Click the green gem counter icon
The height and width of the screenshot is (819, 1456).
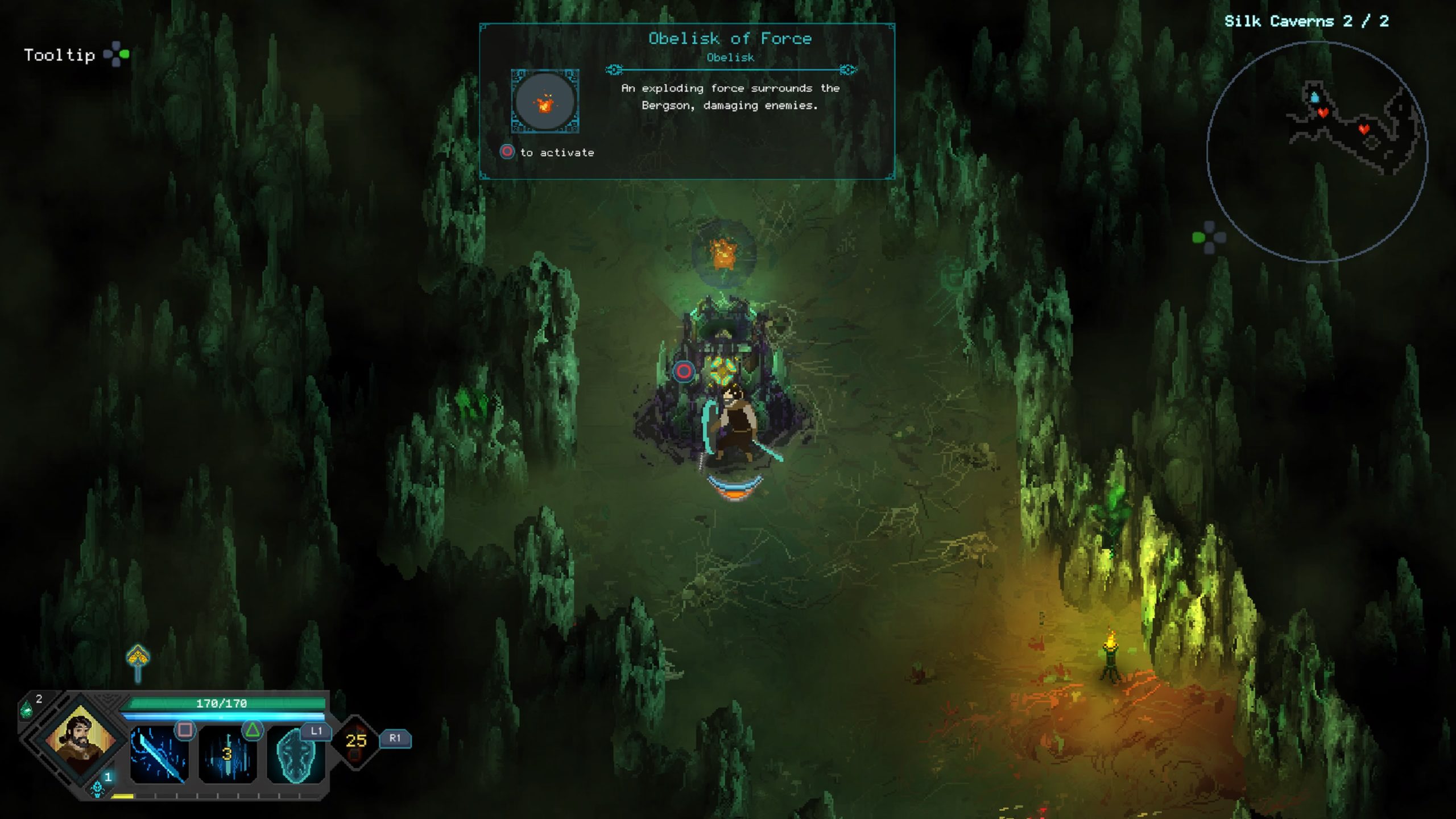[27, 709]
